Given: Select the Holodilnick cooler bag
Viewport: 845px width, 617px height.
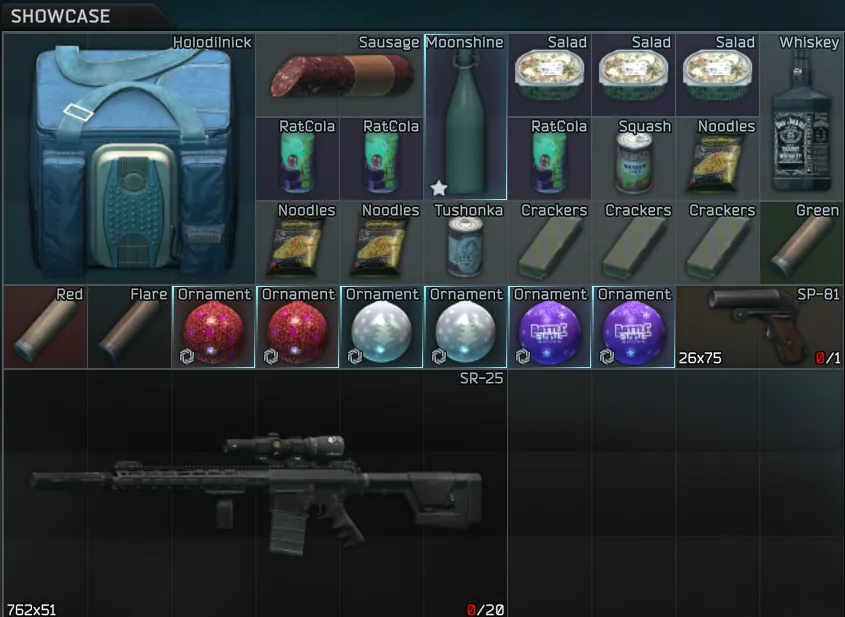Looking at the screenshot, I should tap(128, 160).
